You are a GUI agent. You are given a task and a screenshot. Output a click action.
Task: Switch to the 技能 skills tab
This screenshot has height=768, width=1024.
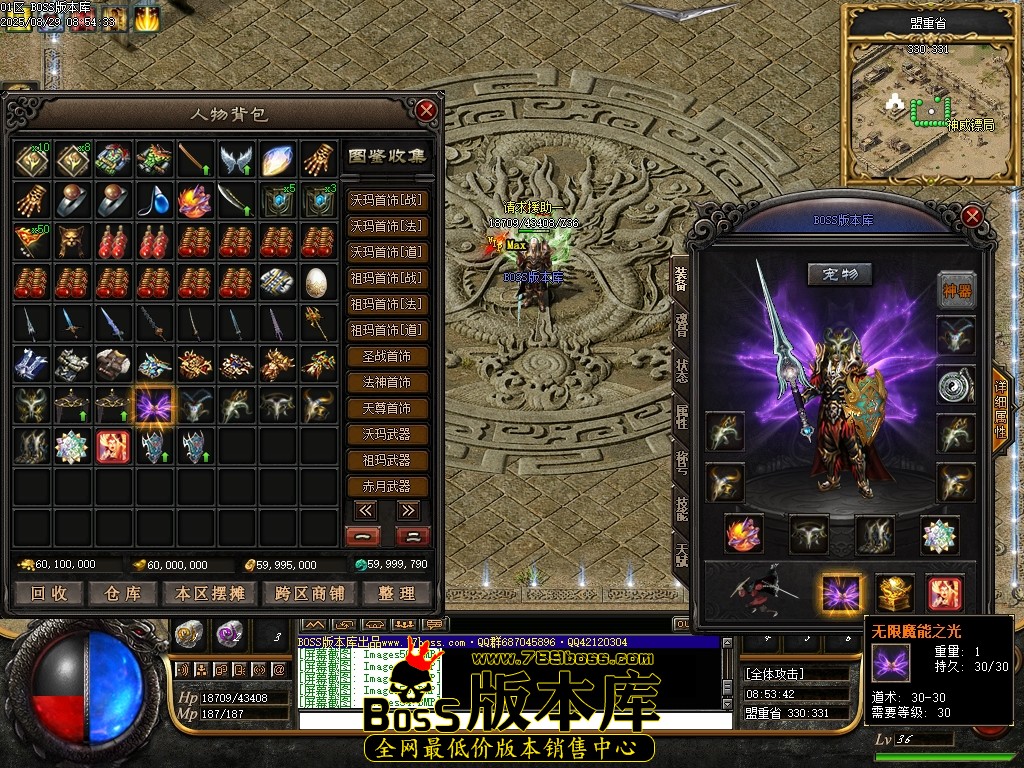[x=681, y=509]
